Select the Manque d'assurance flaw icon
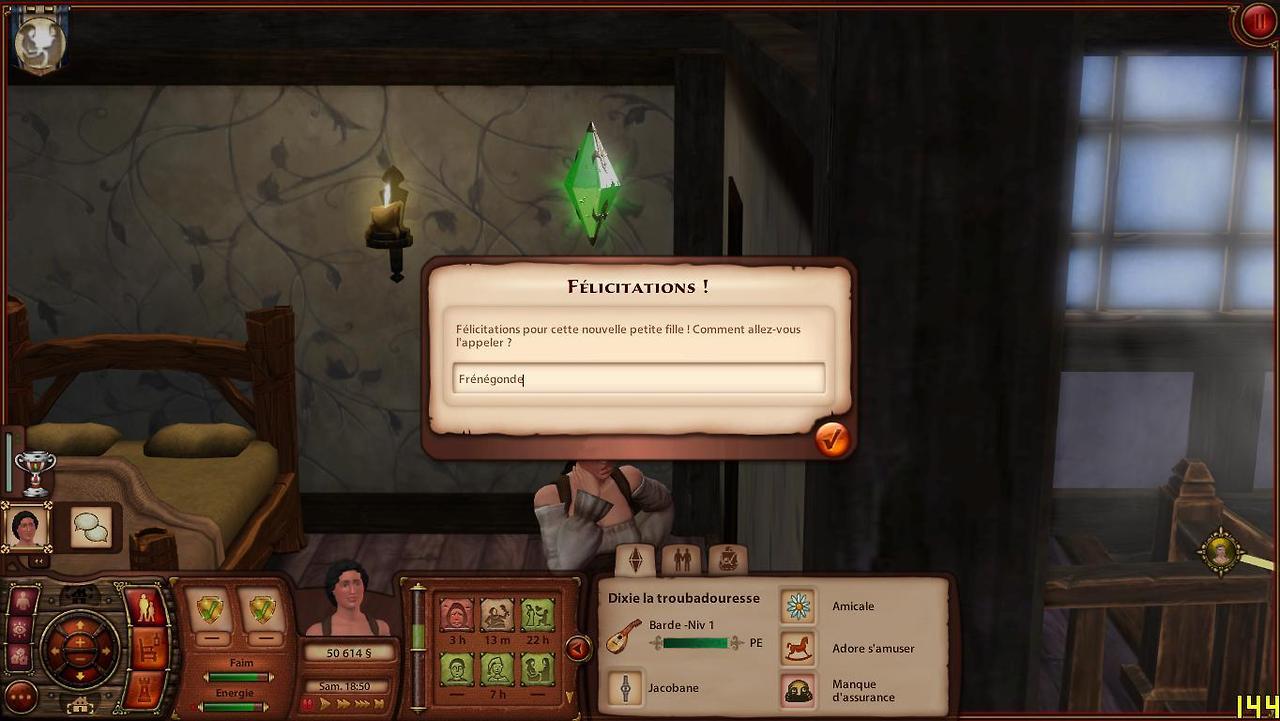The image size is (1280, 721). (798, 690)
